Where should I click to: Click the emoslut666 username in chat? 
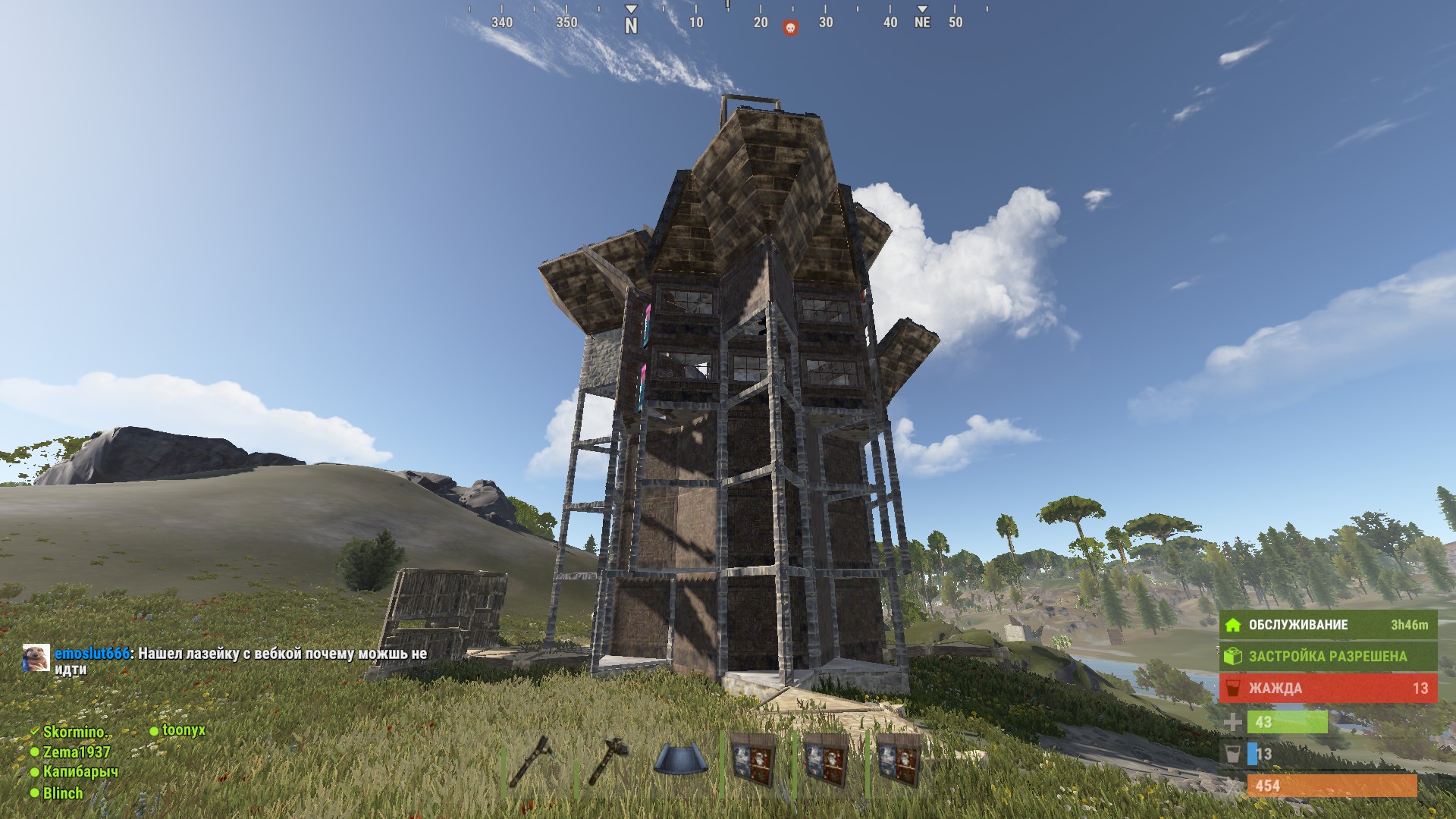point(92,654)
